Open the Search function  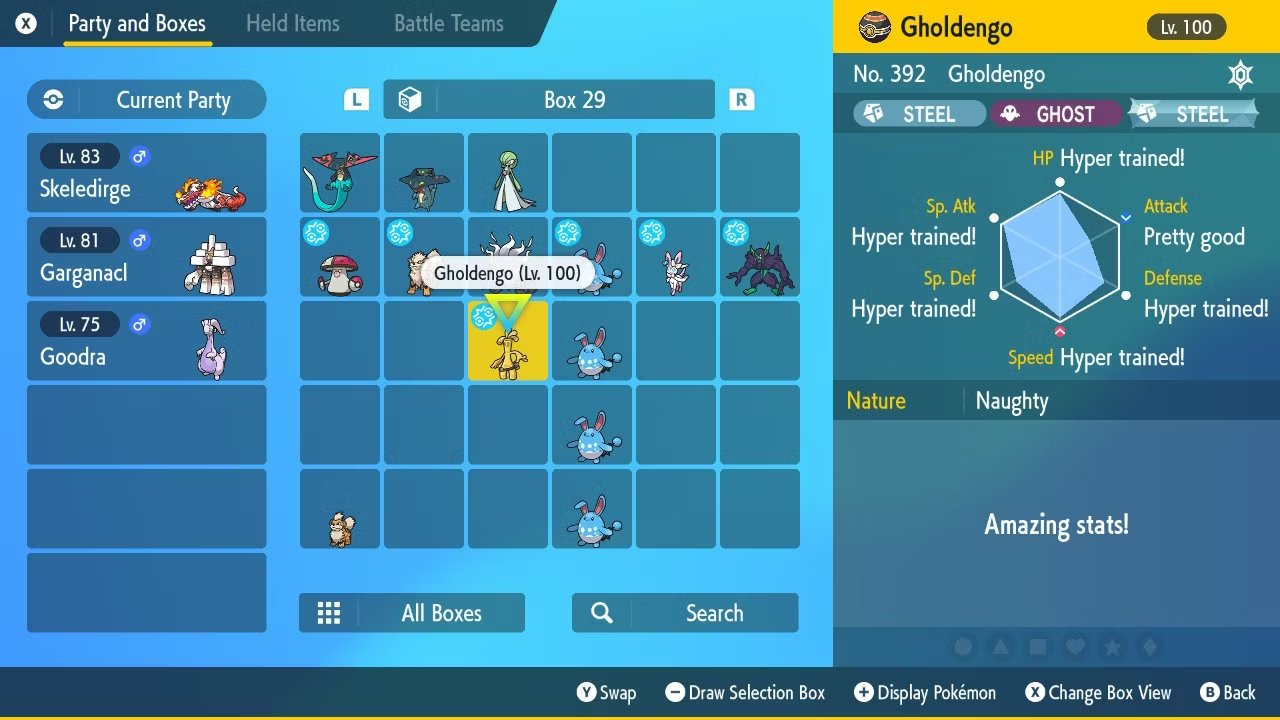[x=685, y=613]
